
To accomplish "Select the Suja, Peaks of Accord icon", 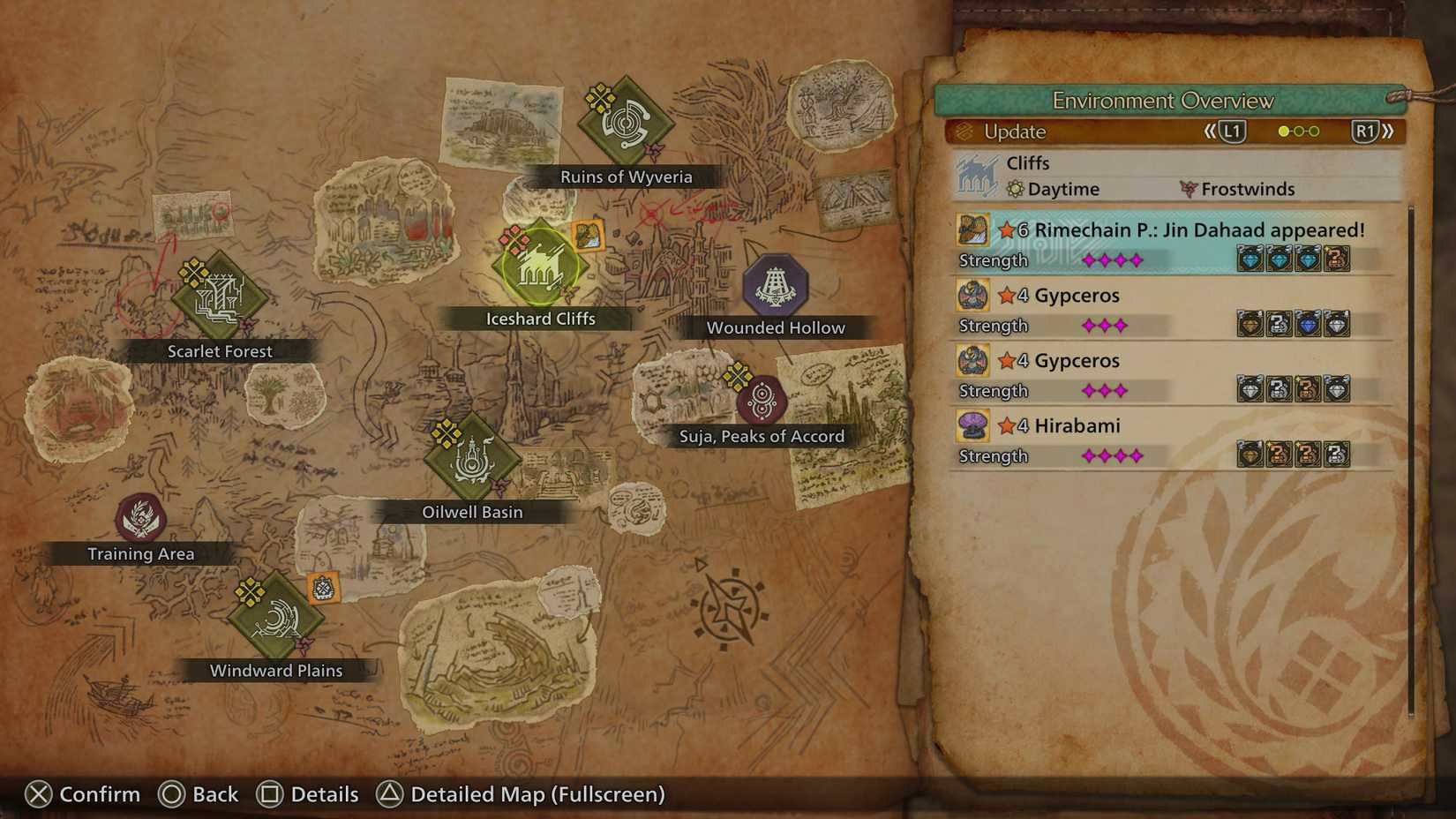I will [763, 397].
